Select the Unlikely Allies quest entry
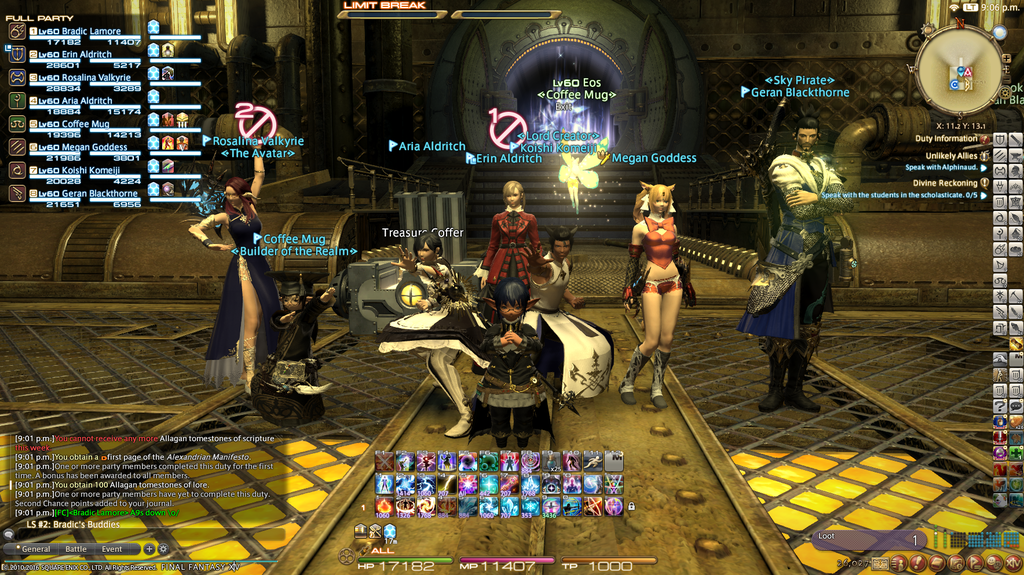 point(951,156)
